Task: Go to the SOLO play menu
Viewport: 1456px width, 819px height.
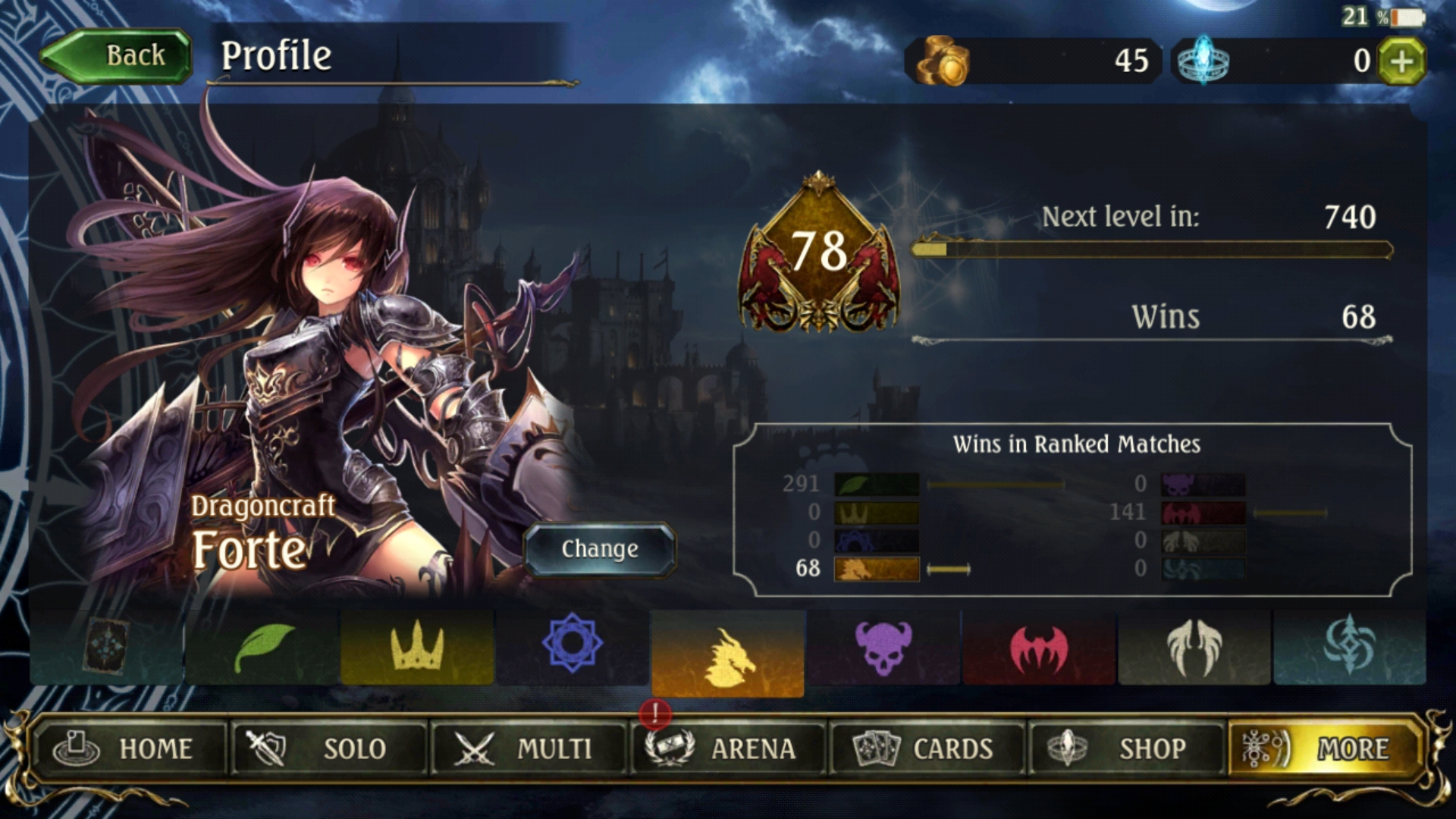Action: (x=329, y=748)
